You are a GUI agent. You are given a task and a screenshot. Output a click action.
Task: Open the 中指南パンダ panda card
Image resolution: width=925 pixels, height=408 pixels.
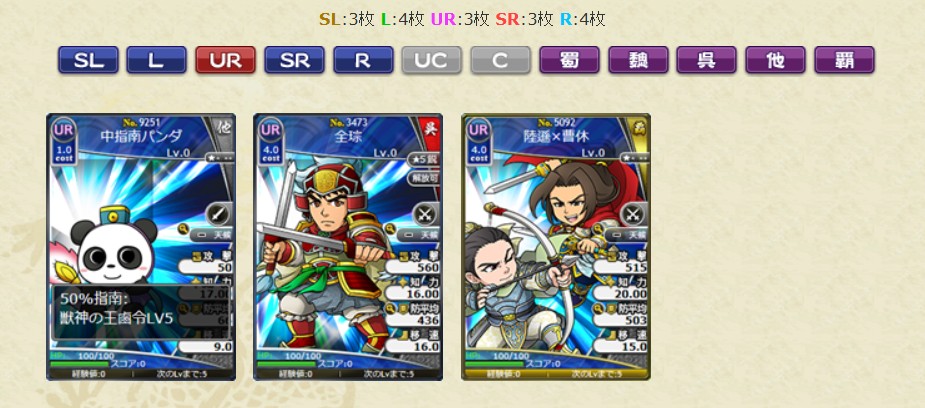click(141, 247)
